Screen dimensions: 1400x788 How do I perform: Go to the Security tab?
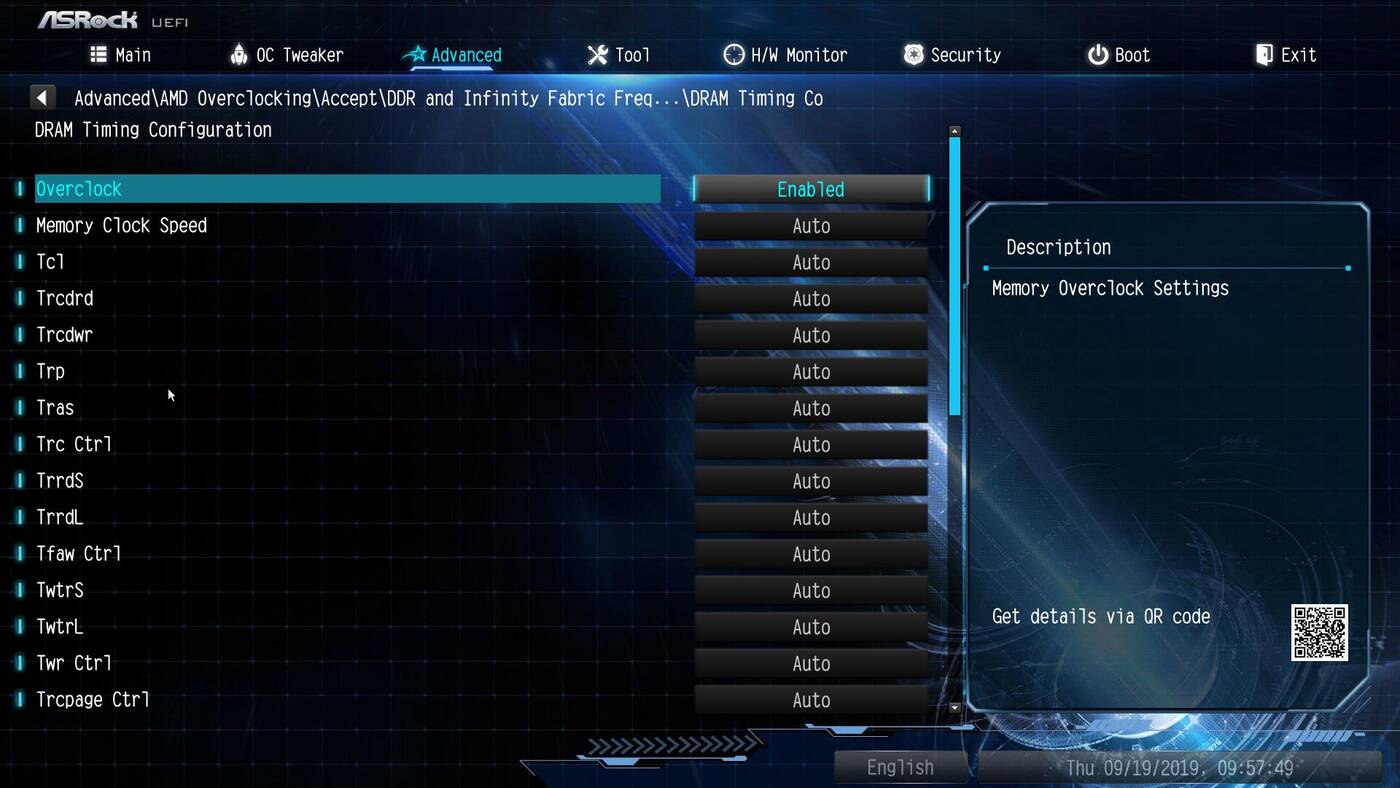coord(952,55)
